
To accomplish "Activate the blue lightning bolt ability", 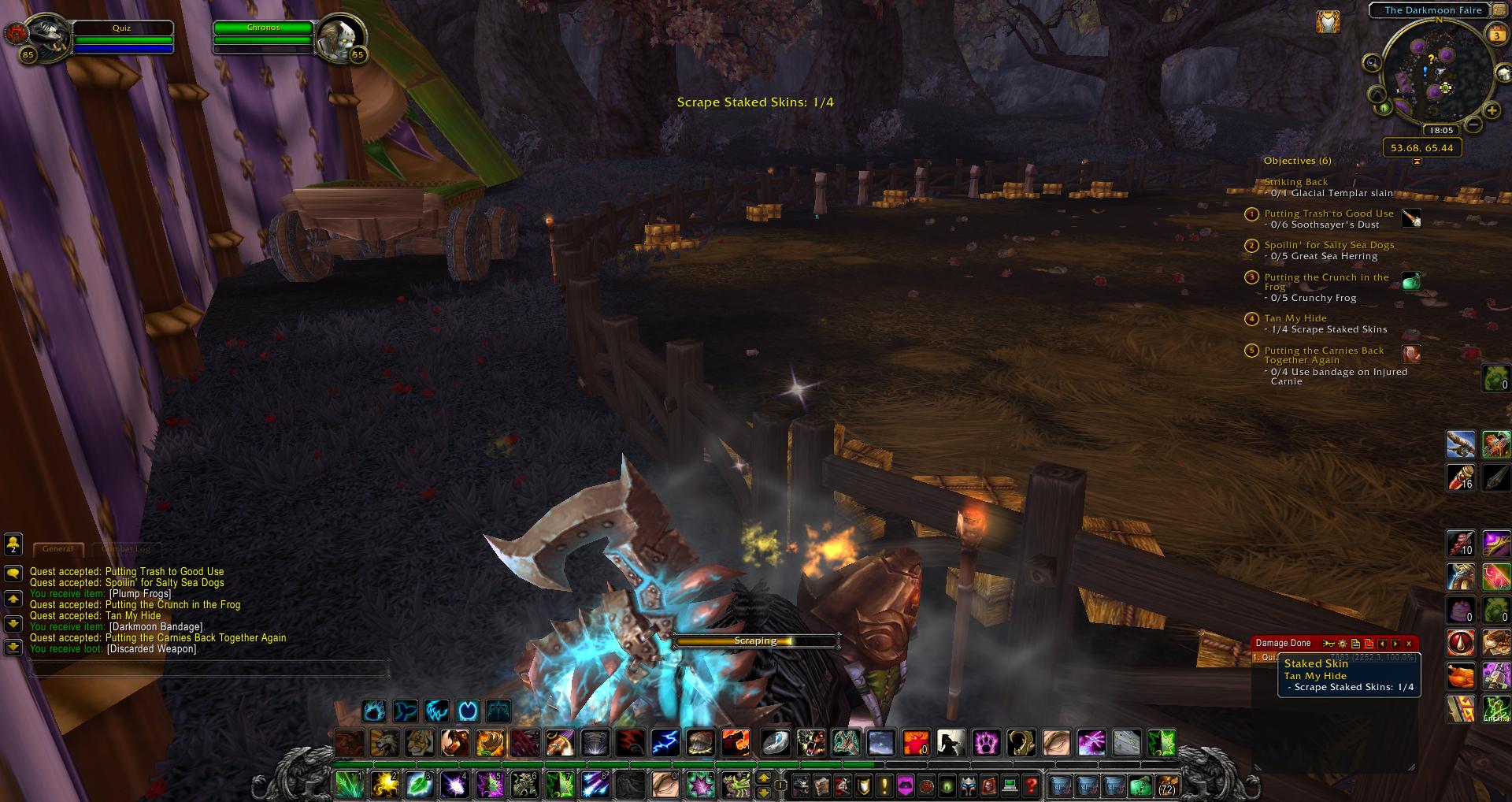I will pyautogui.click(x=665, y=742).
